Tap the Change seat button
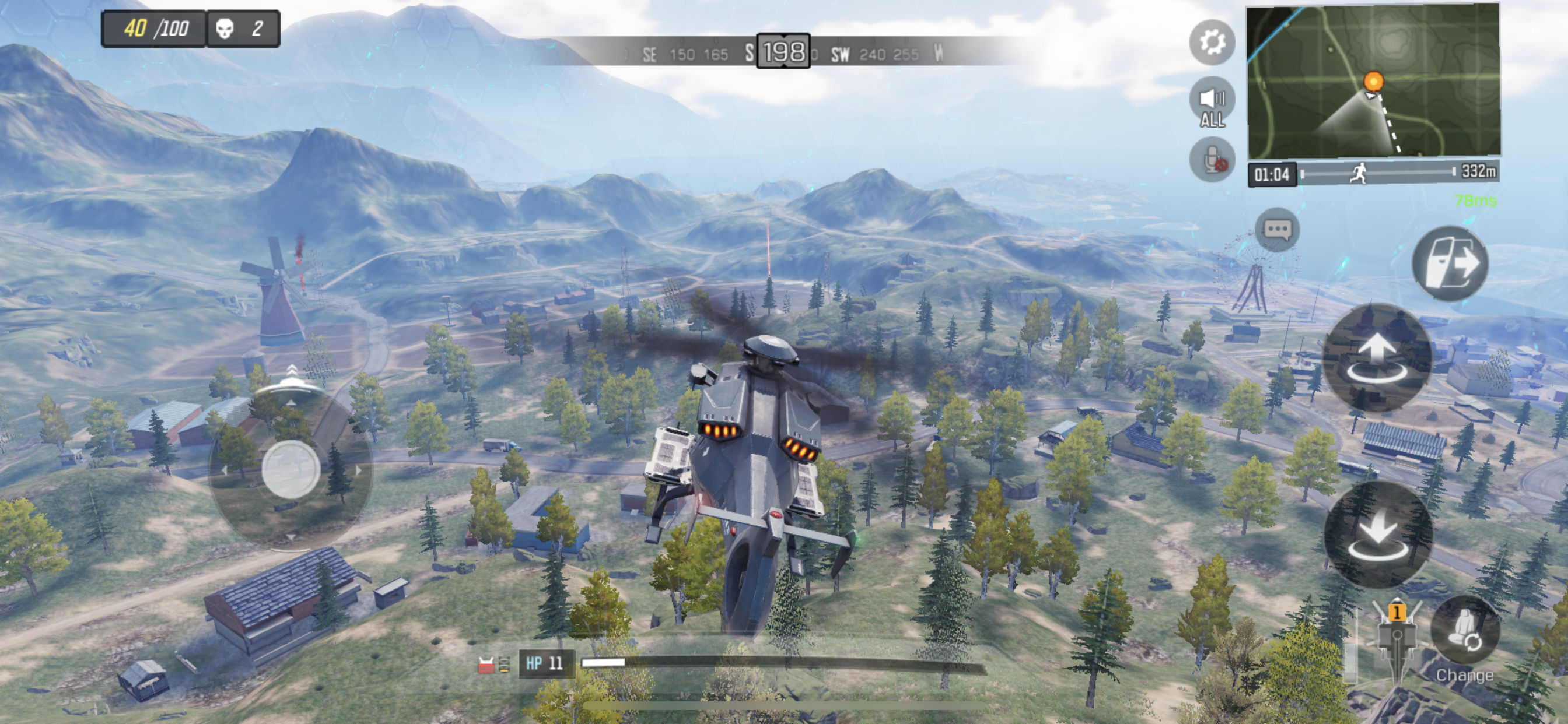This screenshot has width=1568, height=724. [x=1464, y=639]
